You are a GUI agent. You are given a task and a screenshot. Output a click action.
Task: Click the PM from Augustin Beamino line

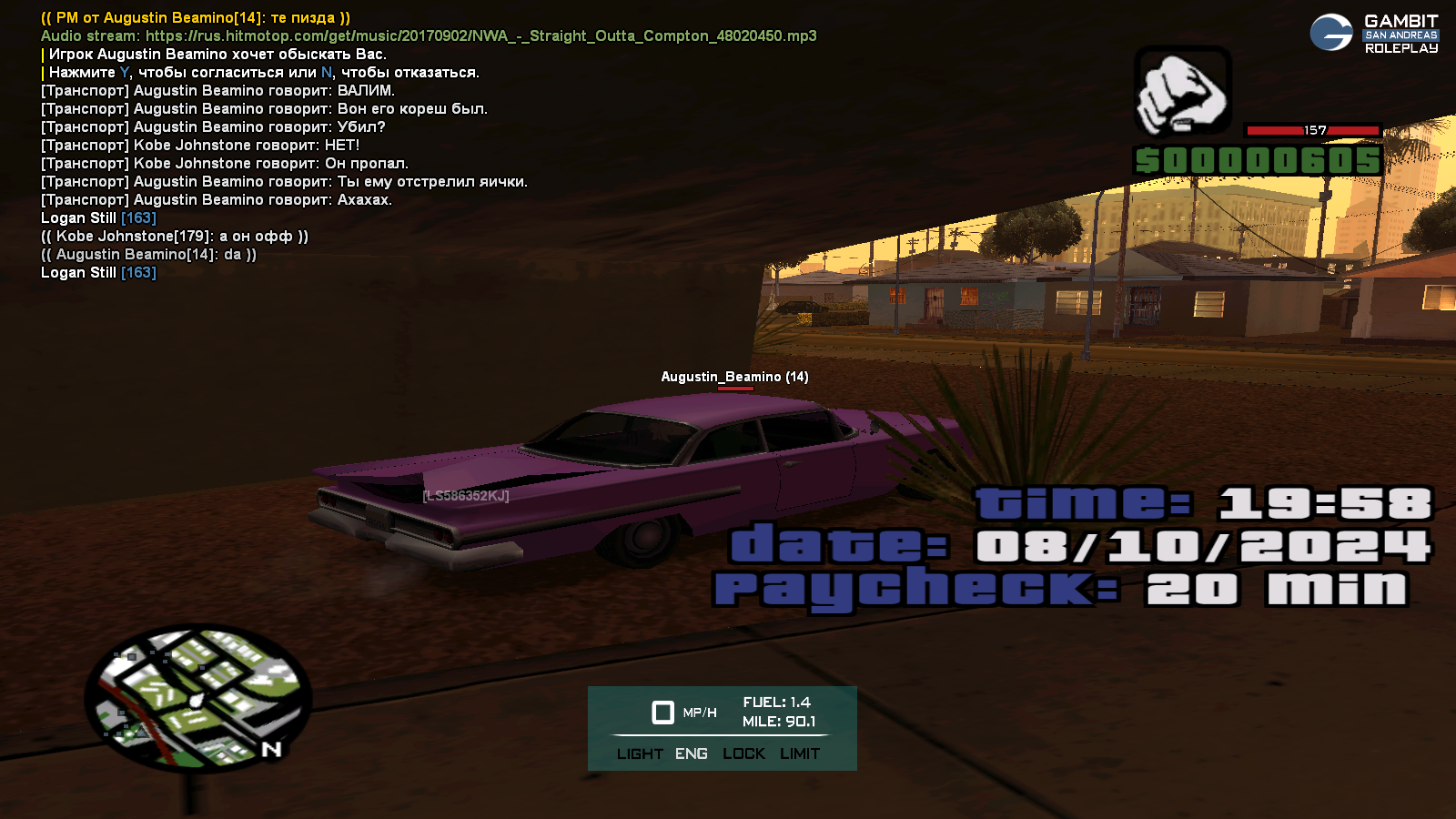click(196, 18)
